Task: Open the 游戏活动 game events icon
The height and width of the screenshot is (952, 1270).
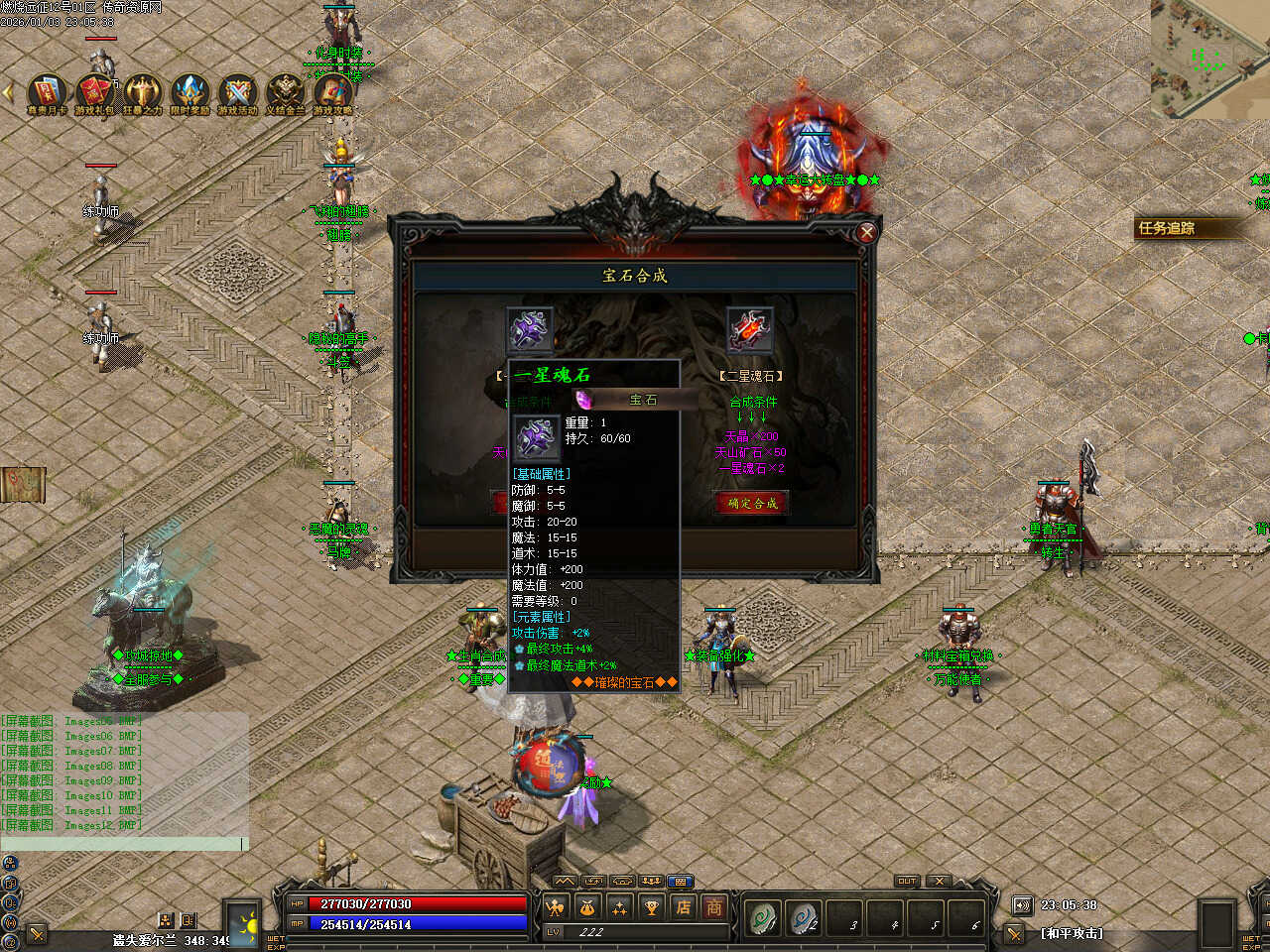Action: tap(238, 92)
